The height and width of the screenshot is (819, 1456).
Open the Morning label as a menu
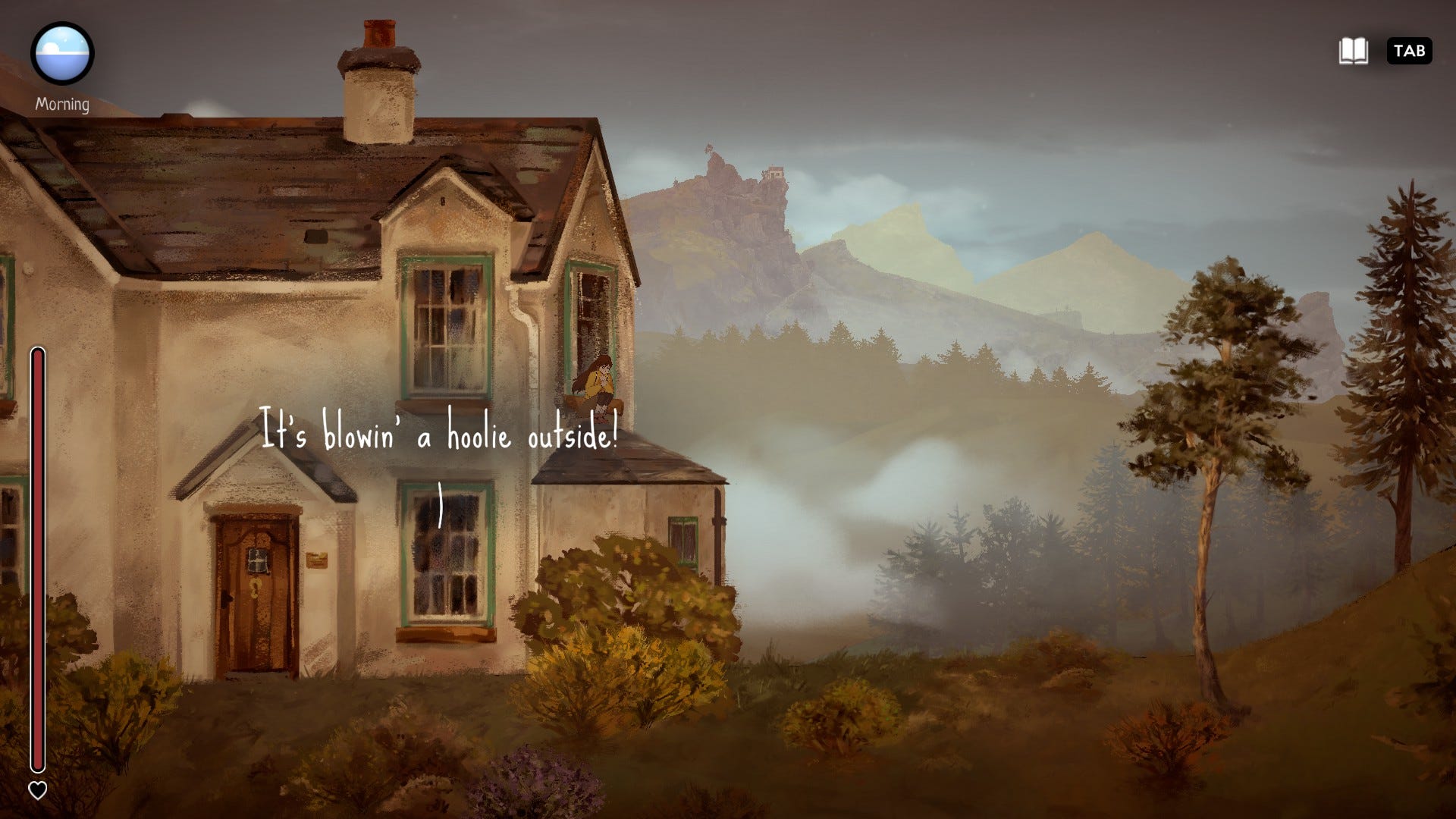coord(64,103)
